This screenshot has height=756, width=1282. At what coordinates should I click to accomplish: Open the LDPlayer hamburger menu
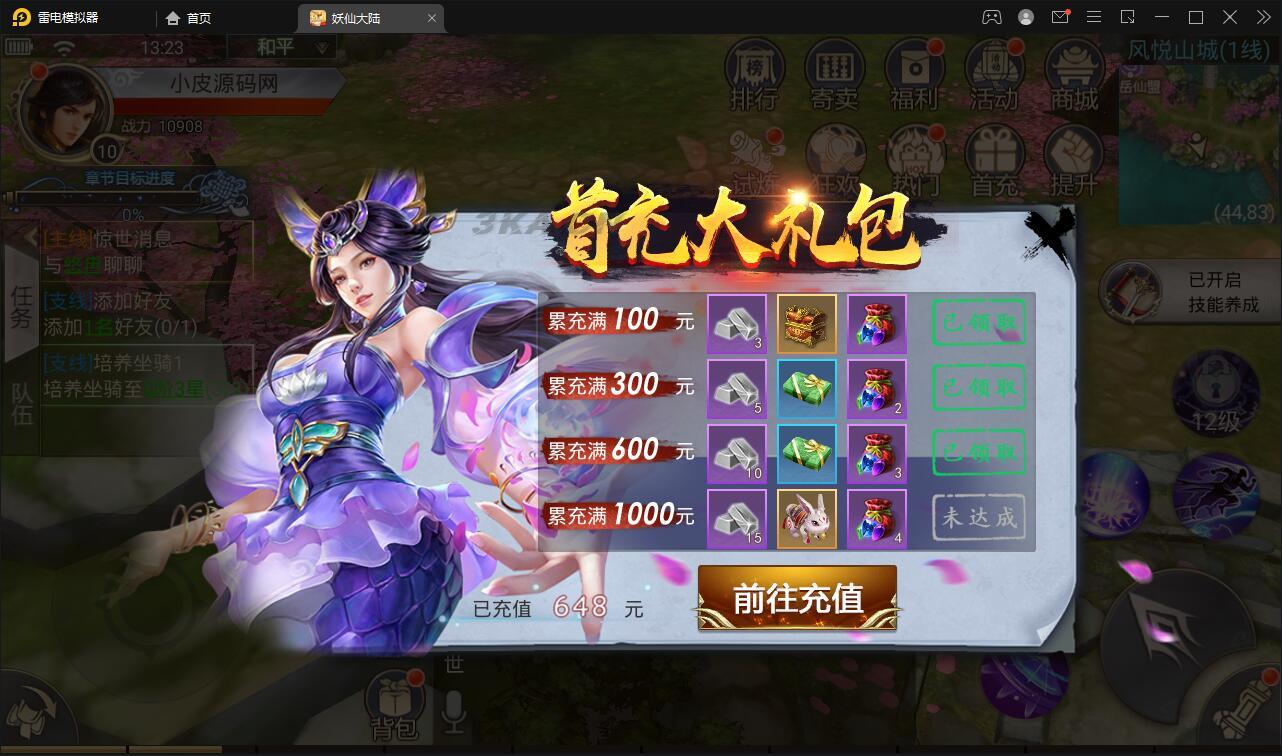coord(1094,17)
